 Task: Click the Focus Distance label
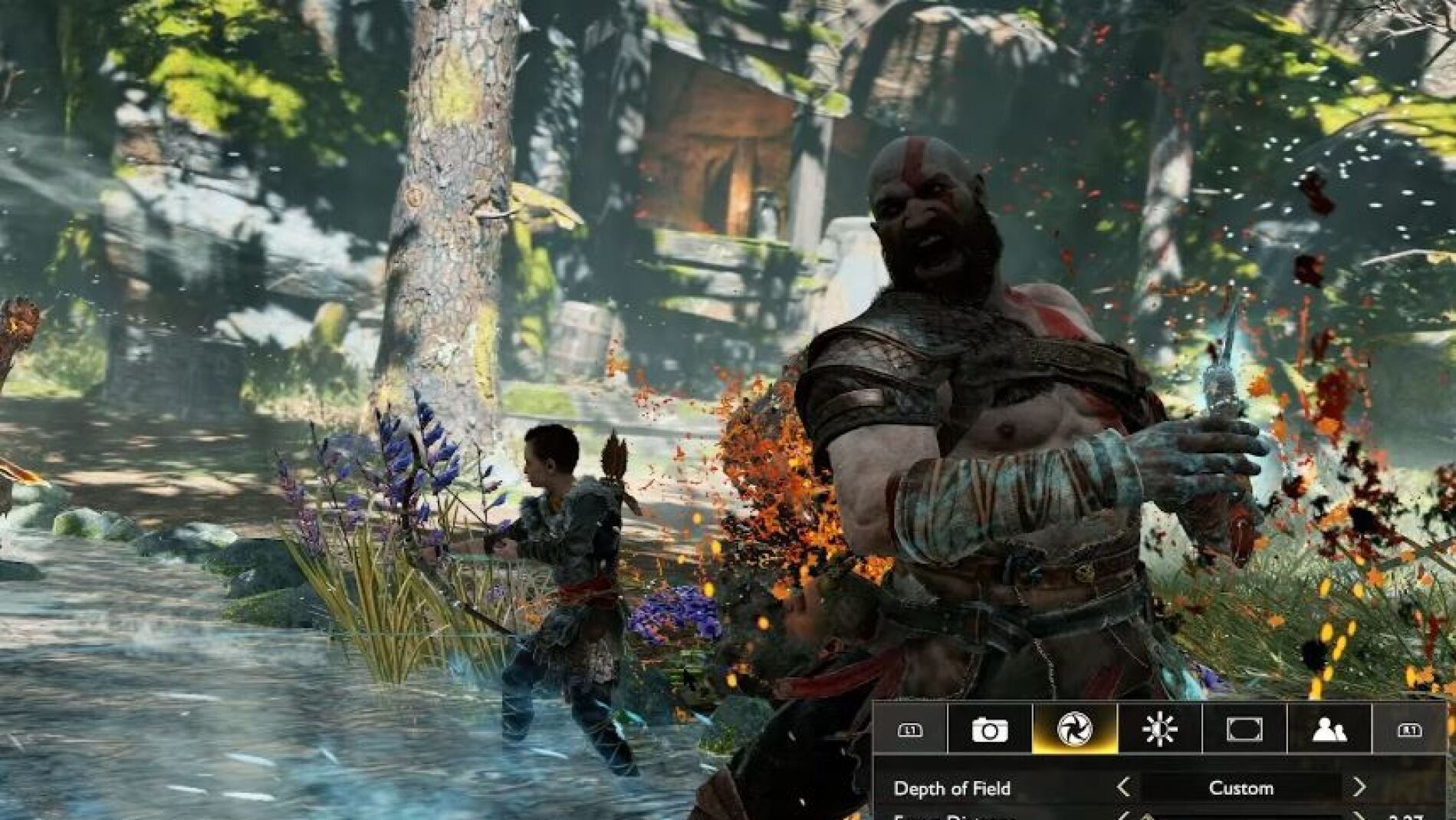[x=951, y=818]
